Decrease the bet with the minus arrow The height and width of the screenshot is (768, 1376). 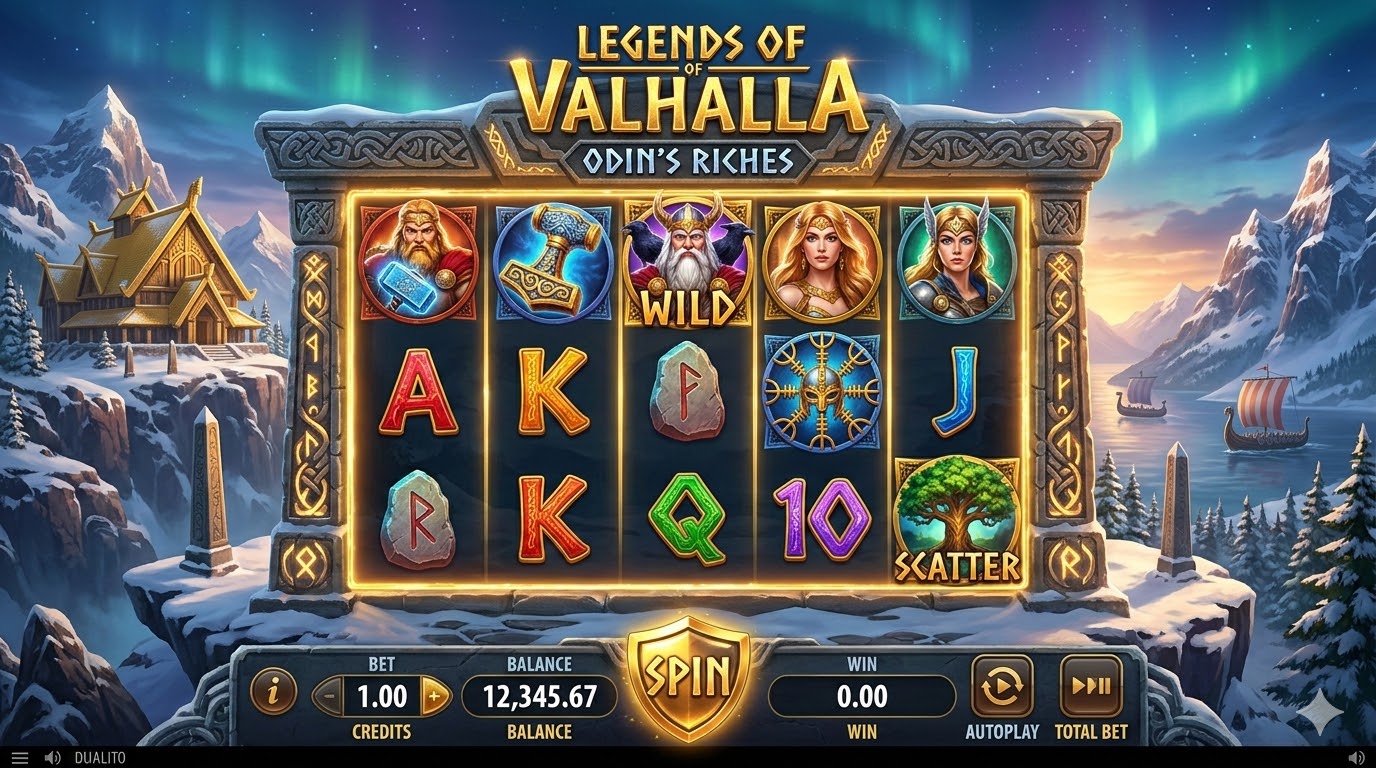pyautogui.click(x=328, y=695)
